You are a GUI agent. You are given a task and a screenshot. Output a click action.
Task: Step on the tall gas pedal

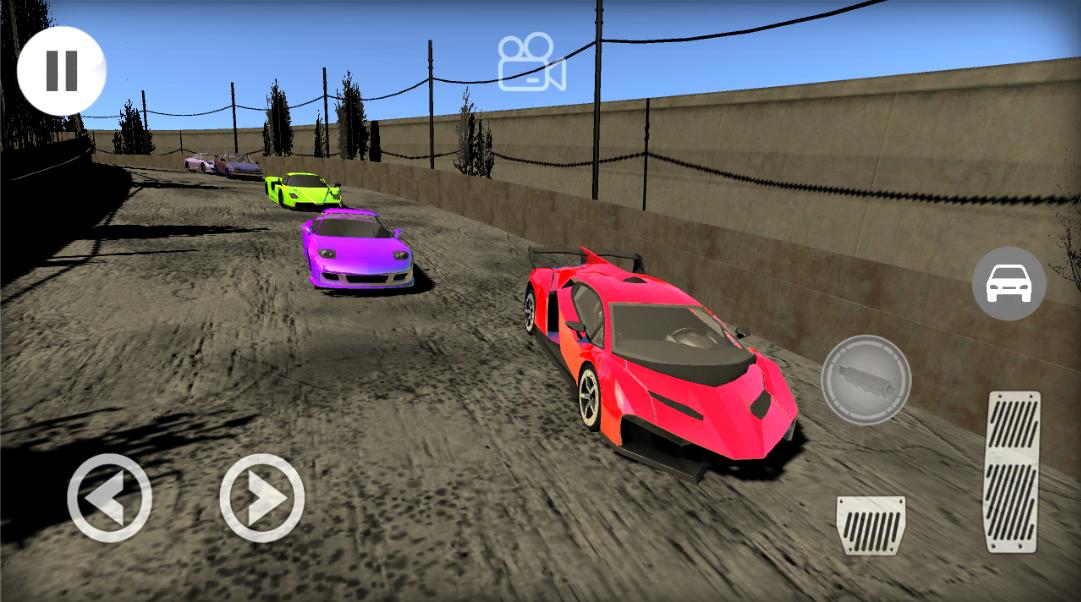tap(1012, 471)
